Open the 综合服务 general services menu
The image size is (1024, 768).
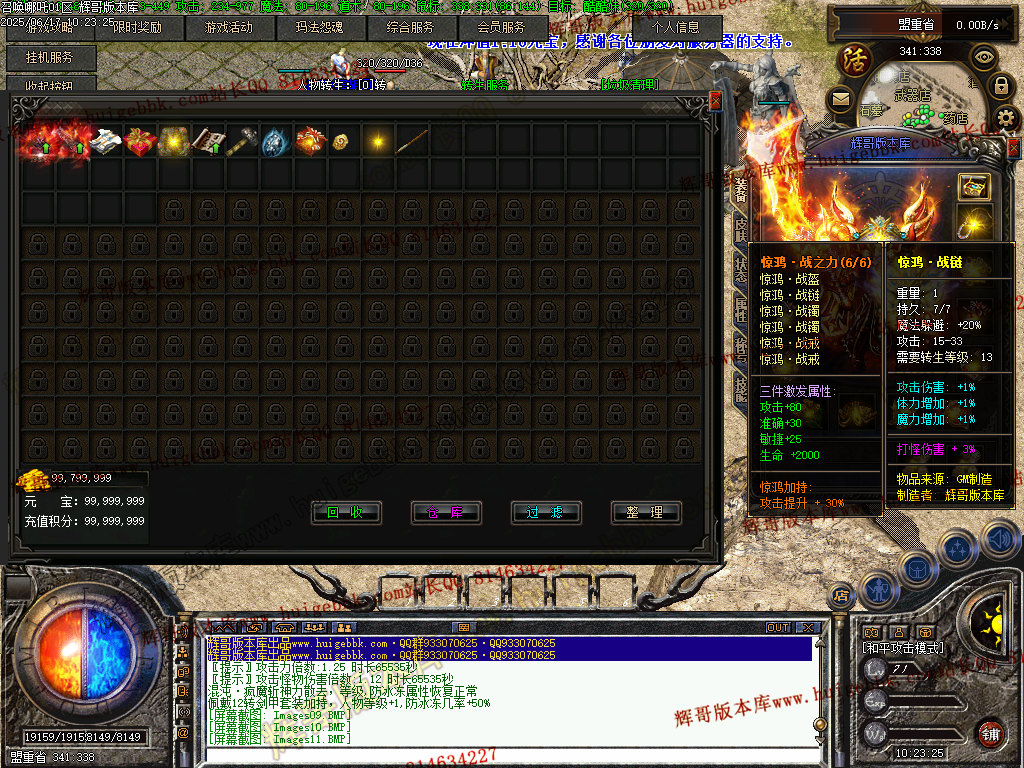(x=409, y=28)
